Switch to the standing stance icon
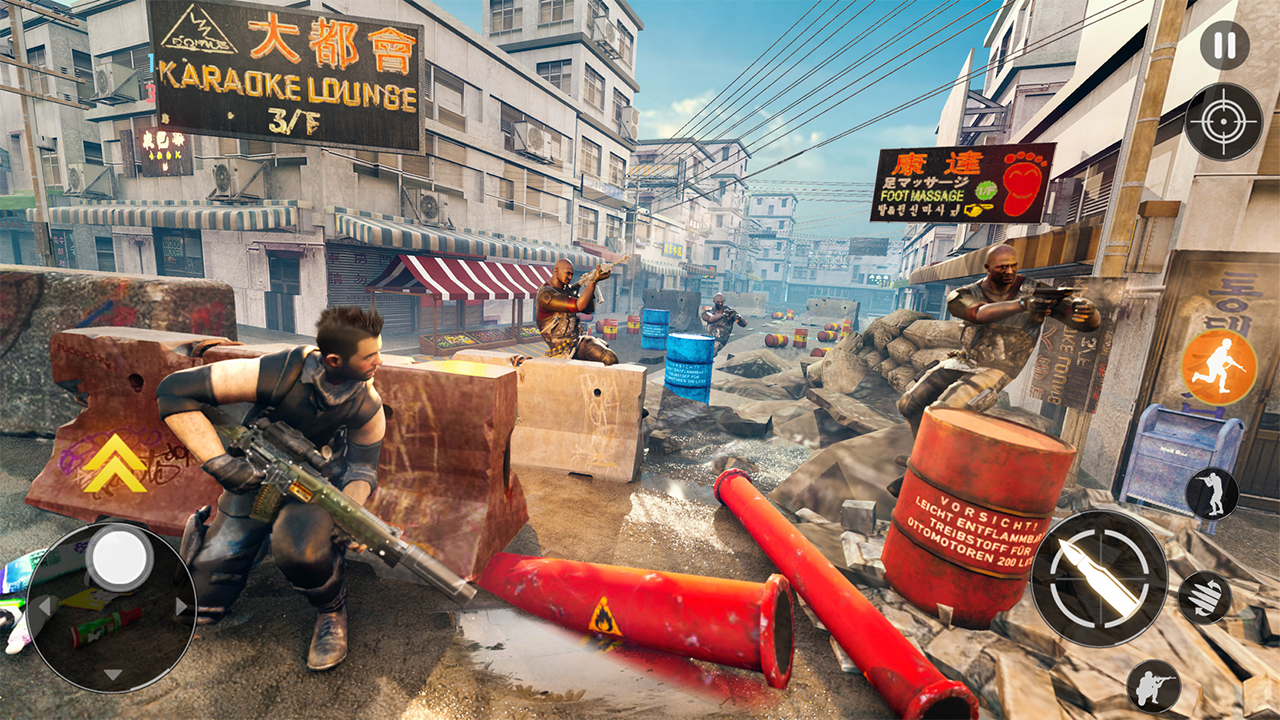The height and width of the screenshot is (720, 1280). (x=1212, y=494)
